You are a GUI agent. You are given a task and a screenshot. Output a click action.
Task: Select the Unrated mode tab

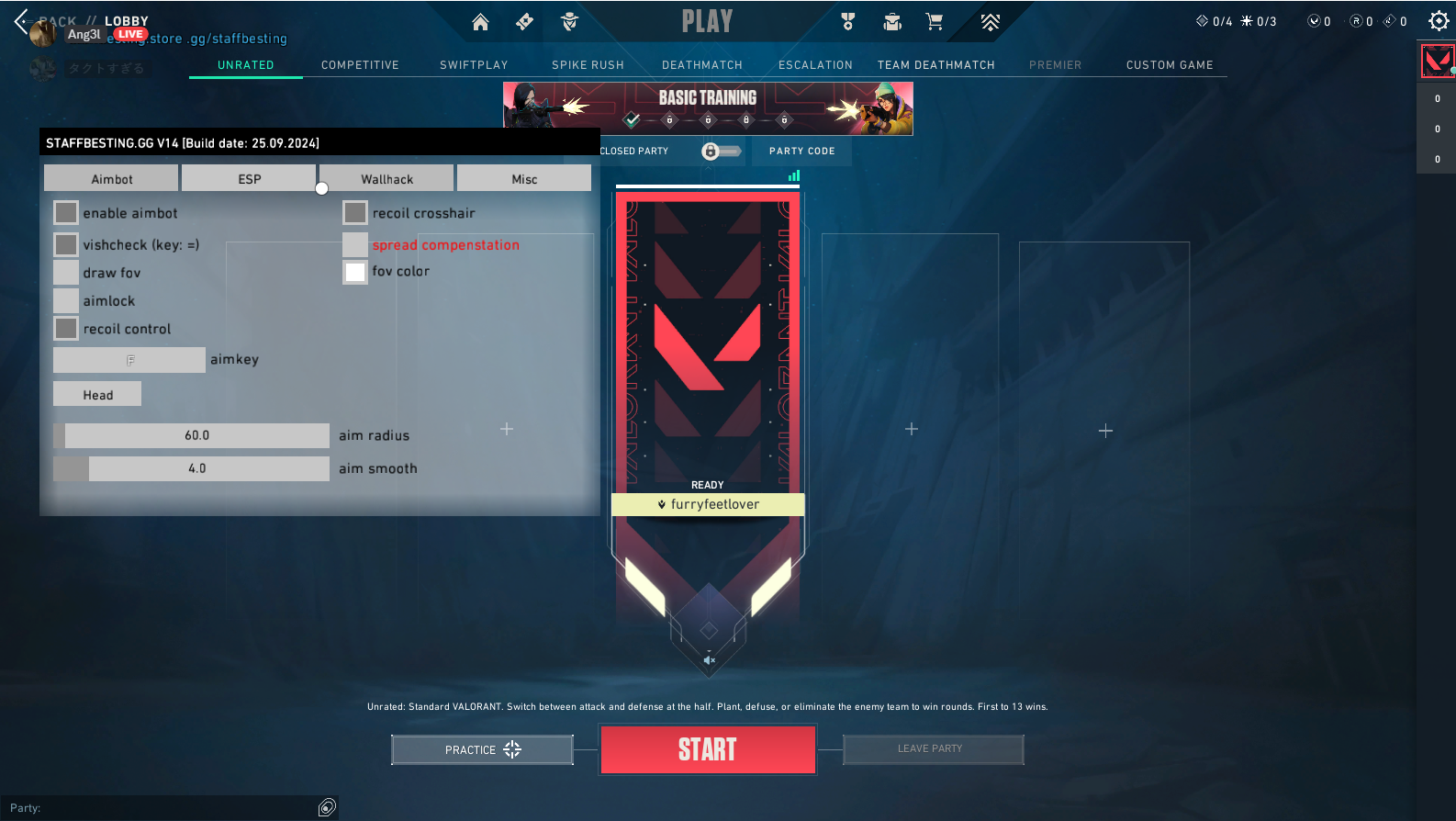(x=245, y=65)
